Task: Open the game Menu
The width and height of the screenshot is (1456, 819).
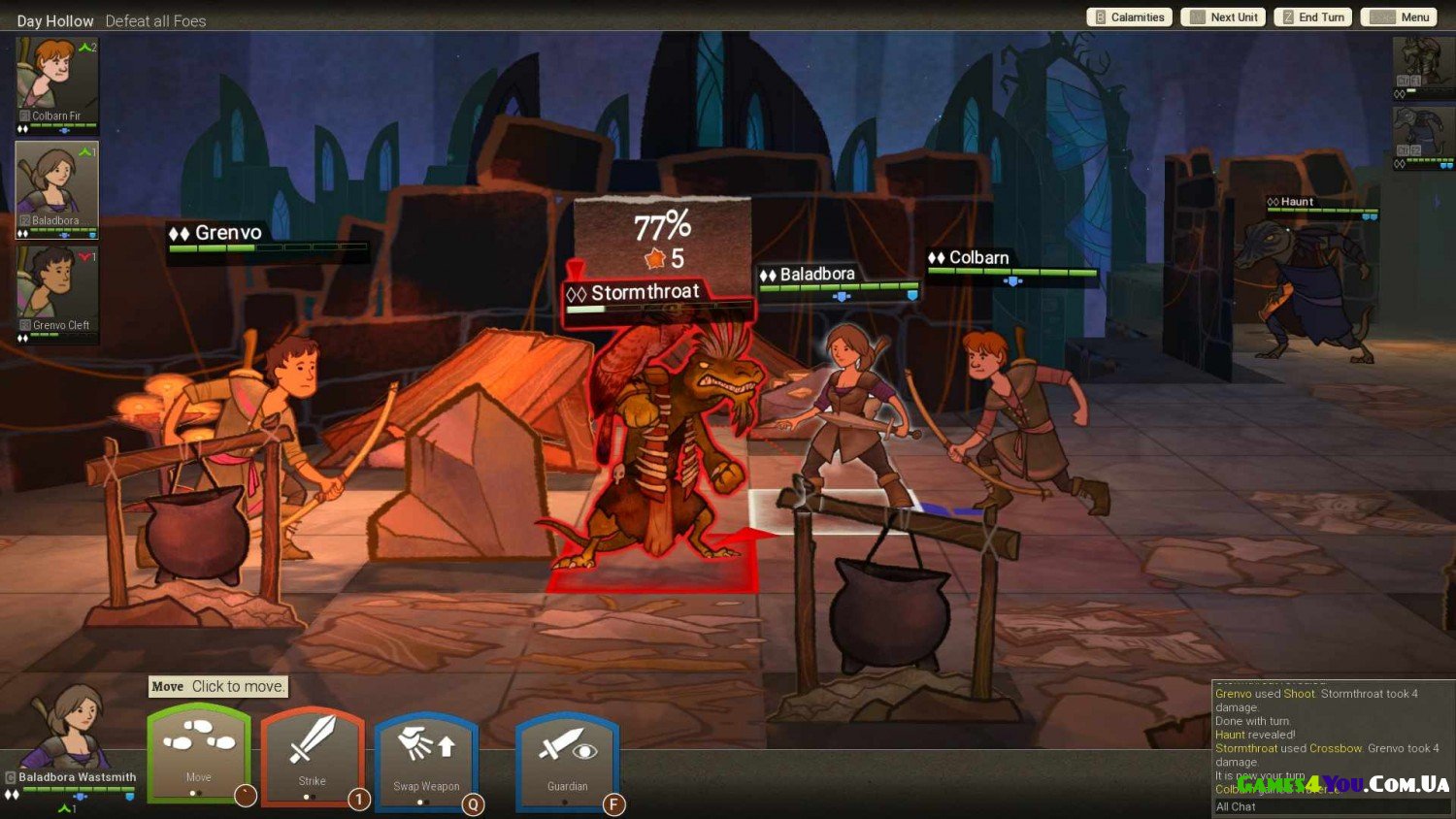Action: pyautogui.click(x=1399, y=17)
